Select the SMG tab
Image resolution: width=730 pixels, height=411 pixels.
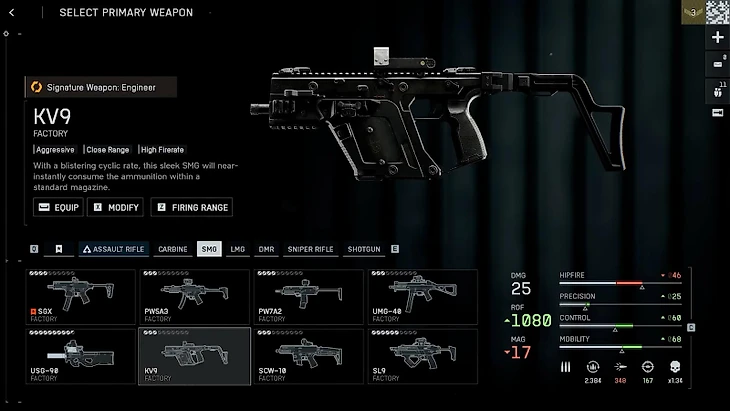pyautogui.click(x=209, y=249)
